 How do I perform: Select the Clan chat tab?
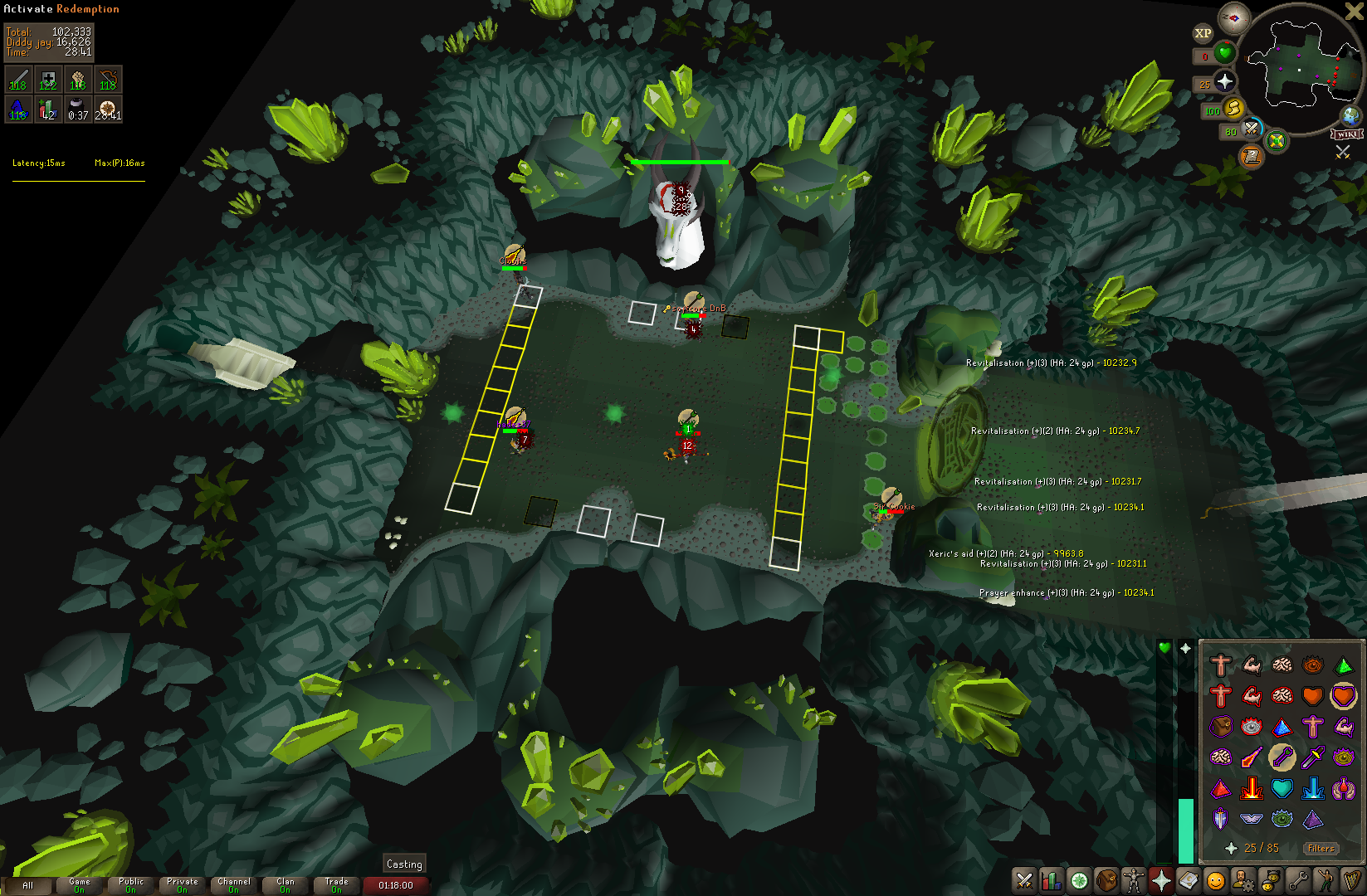pyautogui.click(x=285, y=885)
